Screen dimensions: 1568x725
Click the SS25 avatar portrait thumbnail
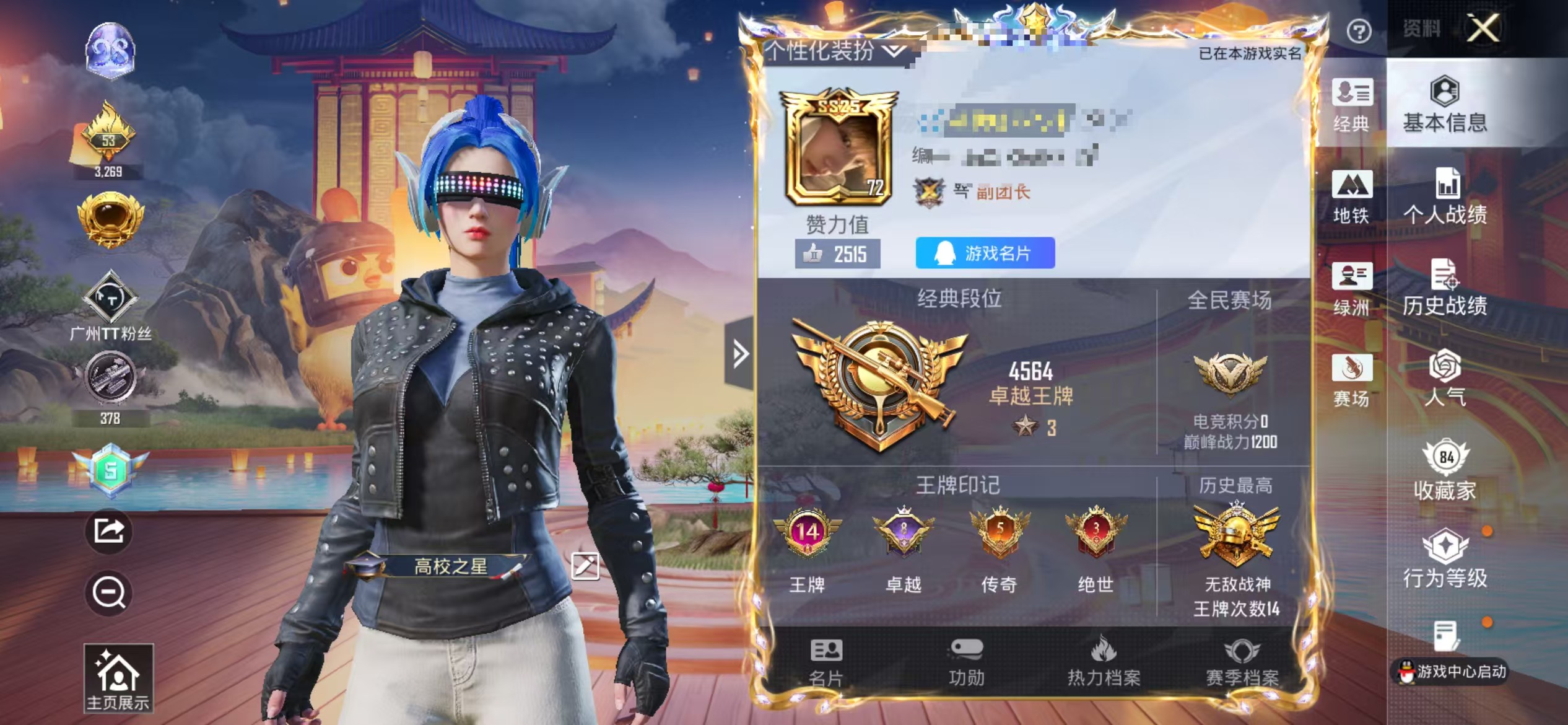[837, 155]
